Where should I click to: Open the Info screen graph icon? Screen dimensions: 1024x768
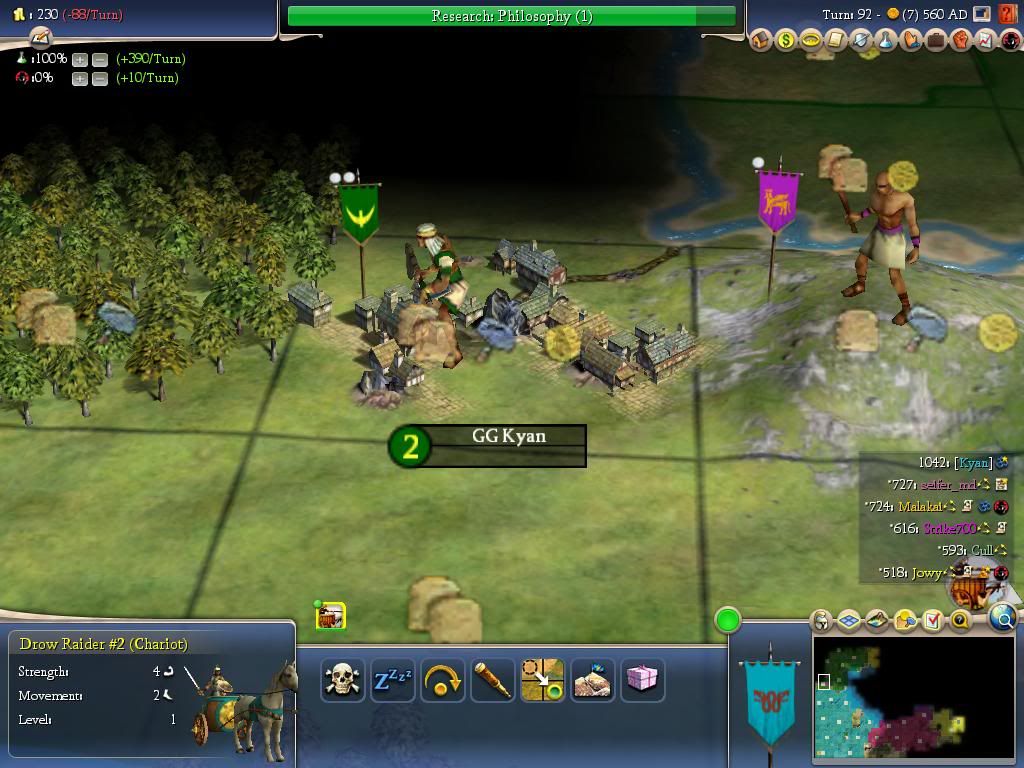click(984, 41)
